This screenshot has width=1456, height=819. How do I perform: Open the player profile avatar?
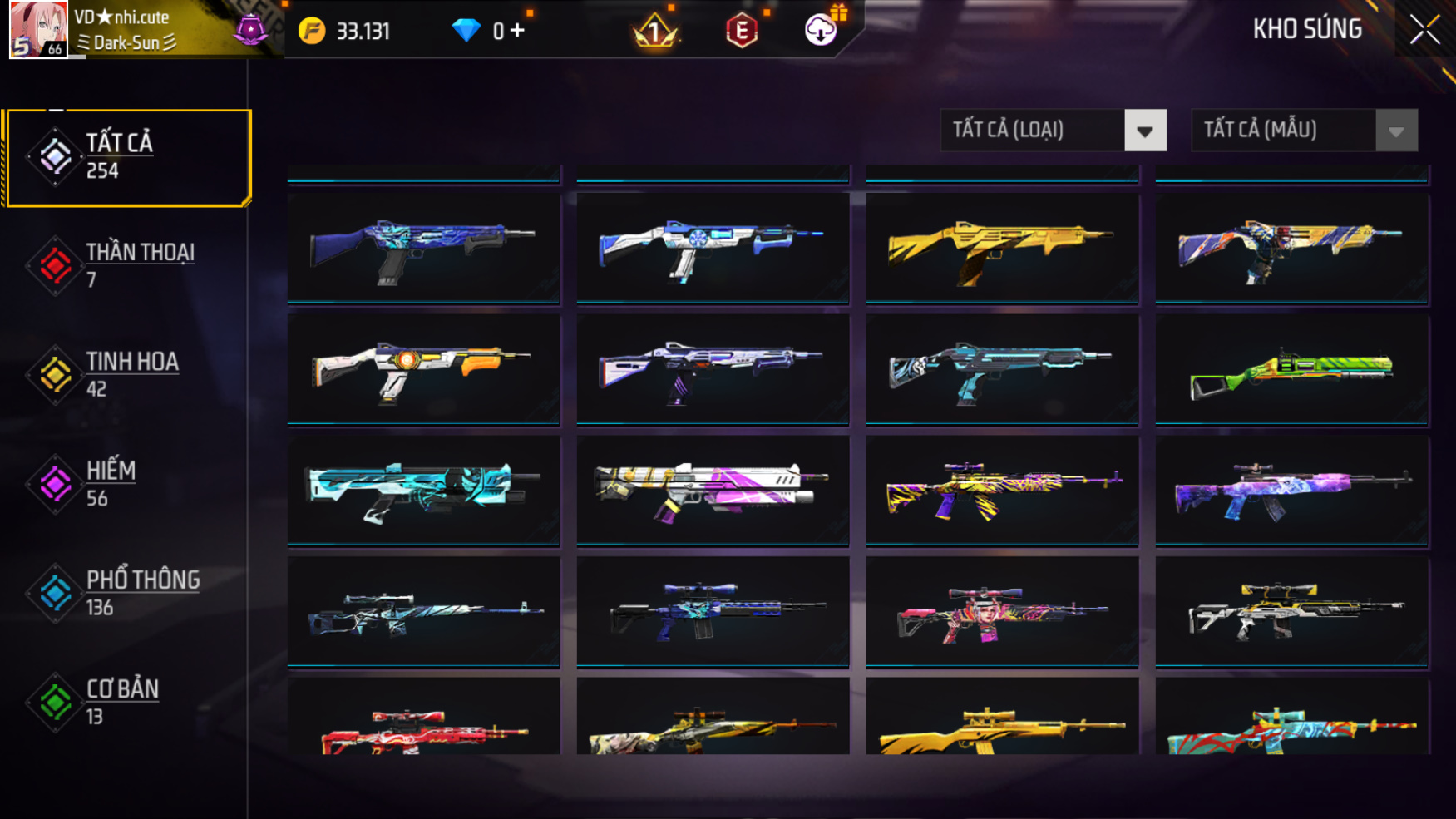[38, 30]
